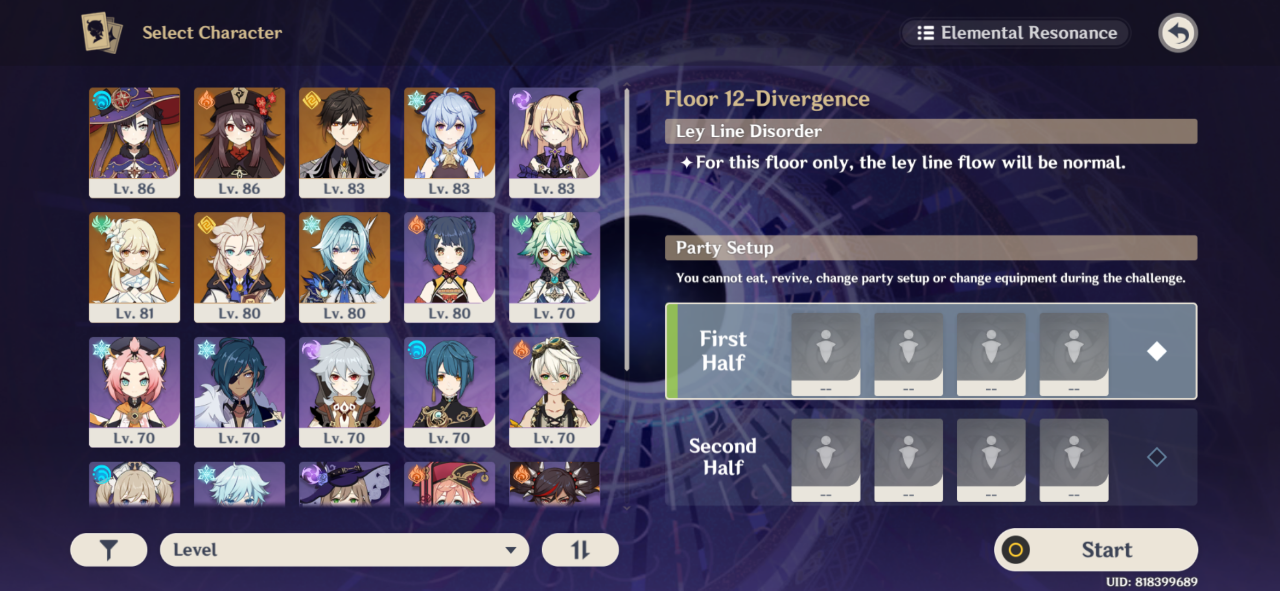The height and width of the screenshot is (591, 1280).
Task: Pick Zhongli at Lv. 83
Action: point(345,141)
